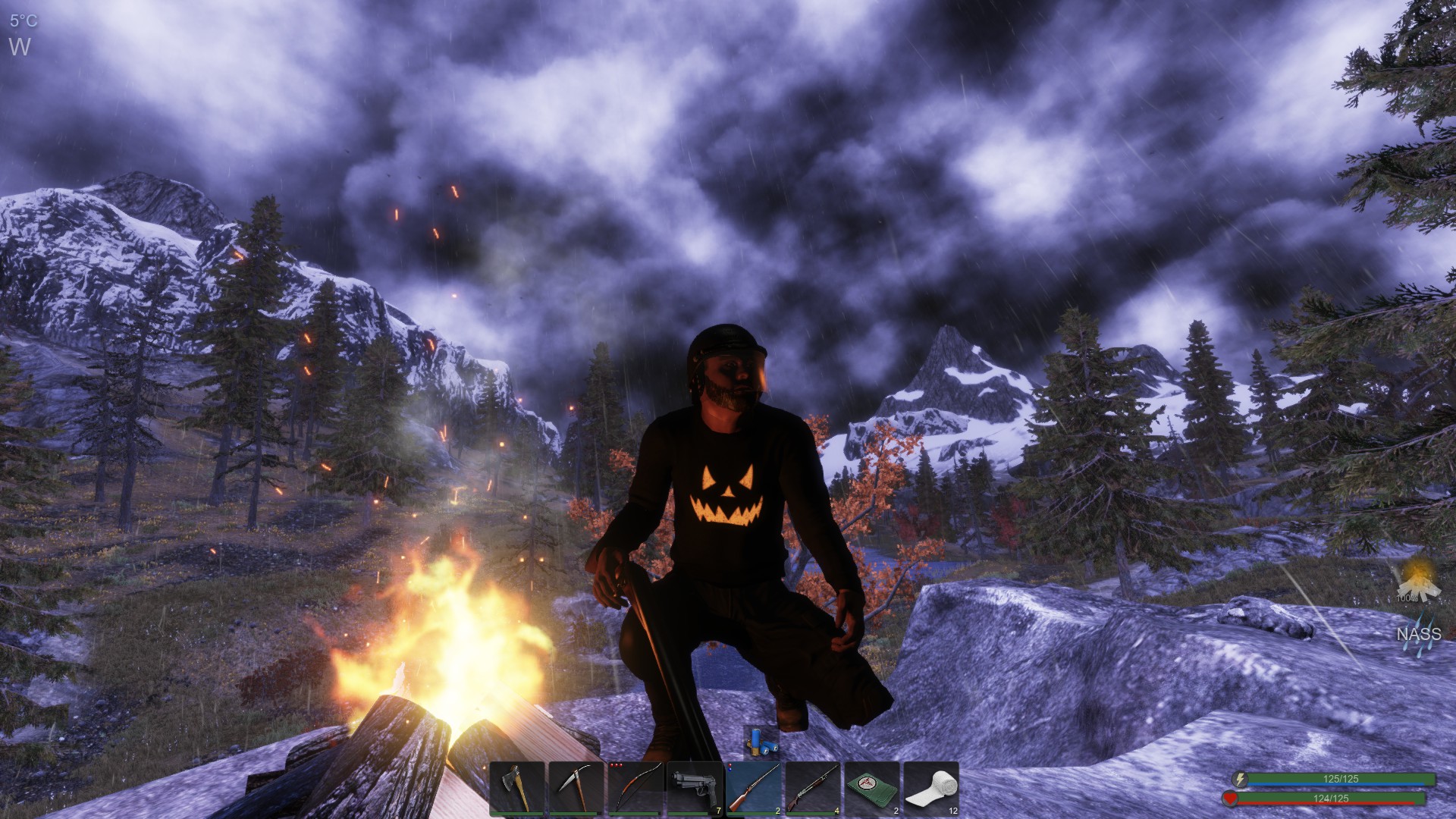Viewport: 1456px width, 819px height.
Task: Click the blue shotgun shells ammo icon
Action: click(761, 742)
